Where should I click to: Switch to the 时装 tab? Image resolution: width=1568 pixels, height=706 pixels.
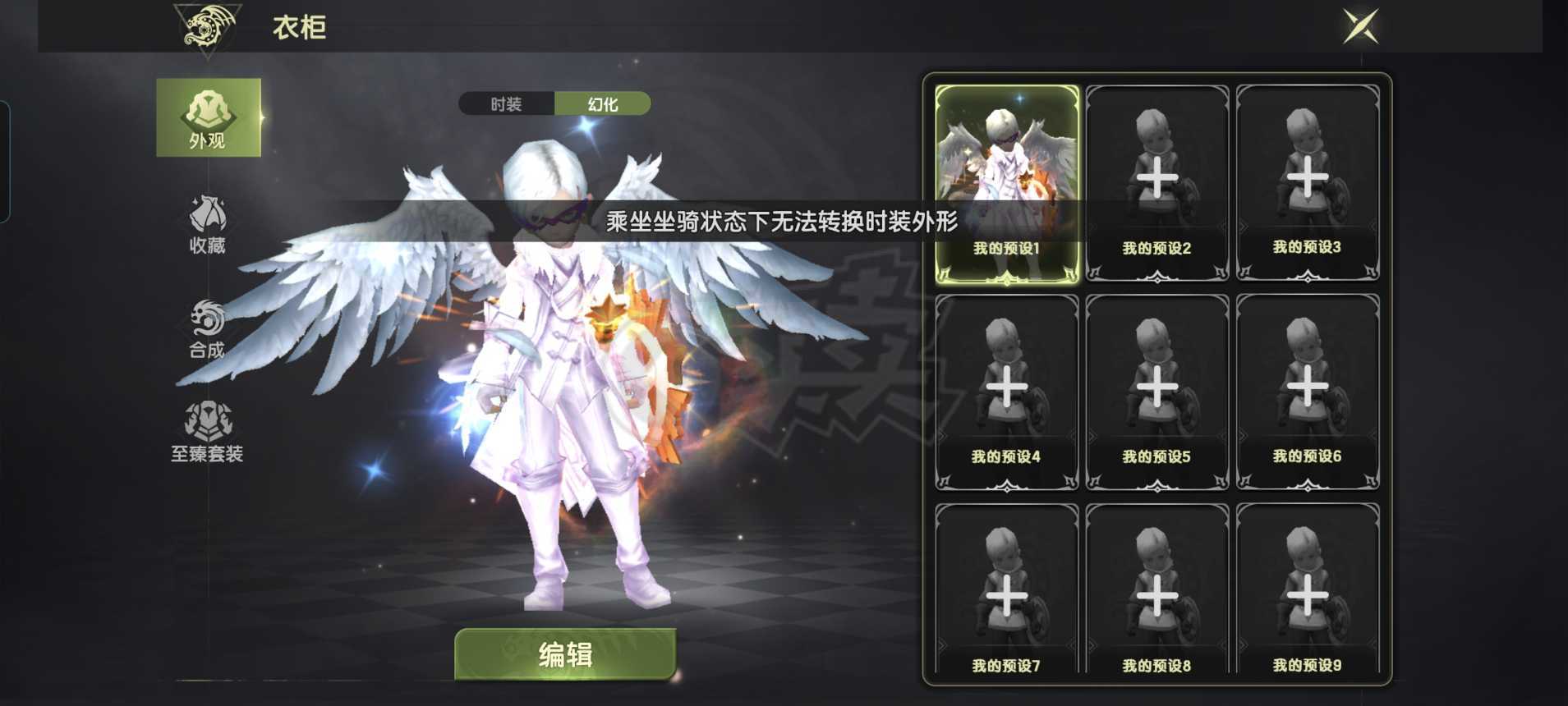tap(505, 103)
